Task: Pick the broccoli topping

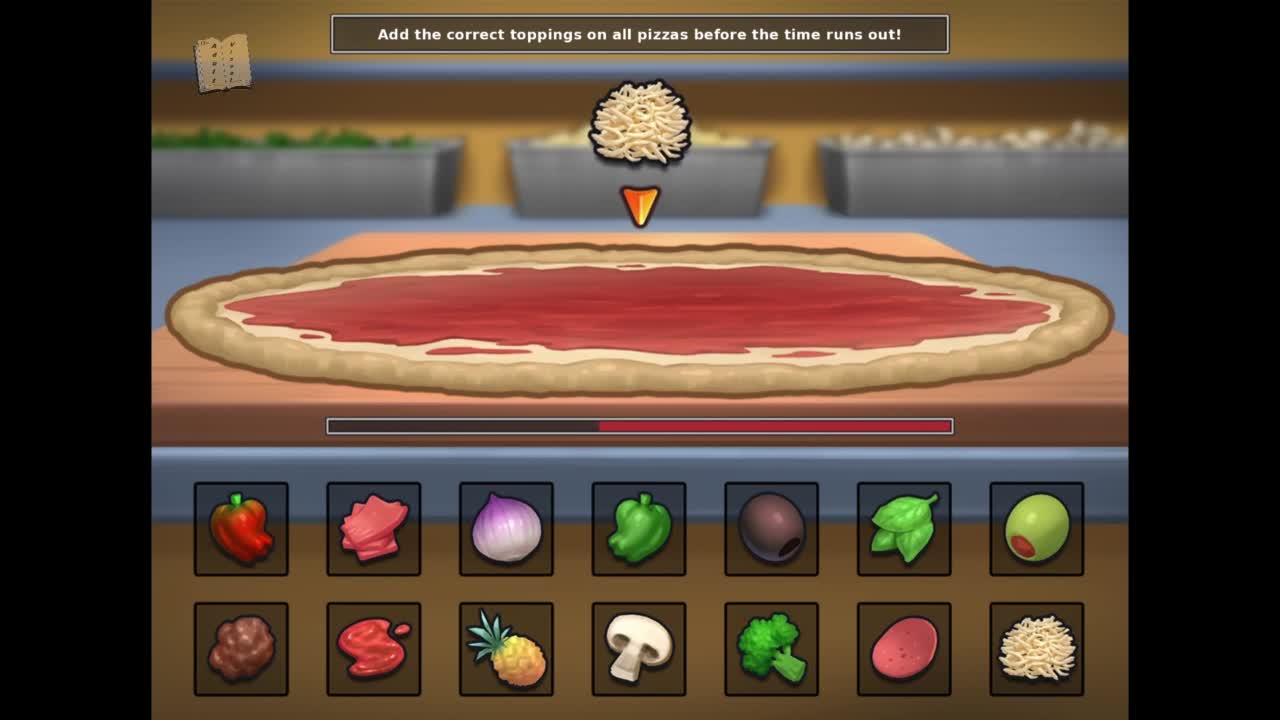Action: [771, 649]
